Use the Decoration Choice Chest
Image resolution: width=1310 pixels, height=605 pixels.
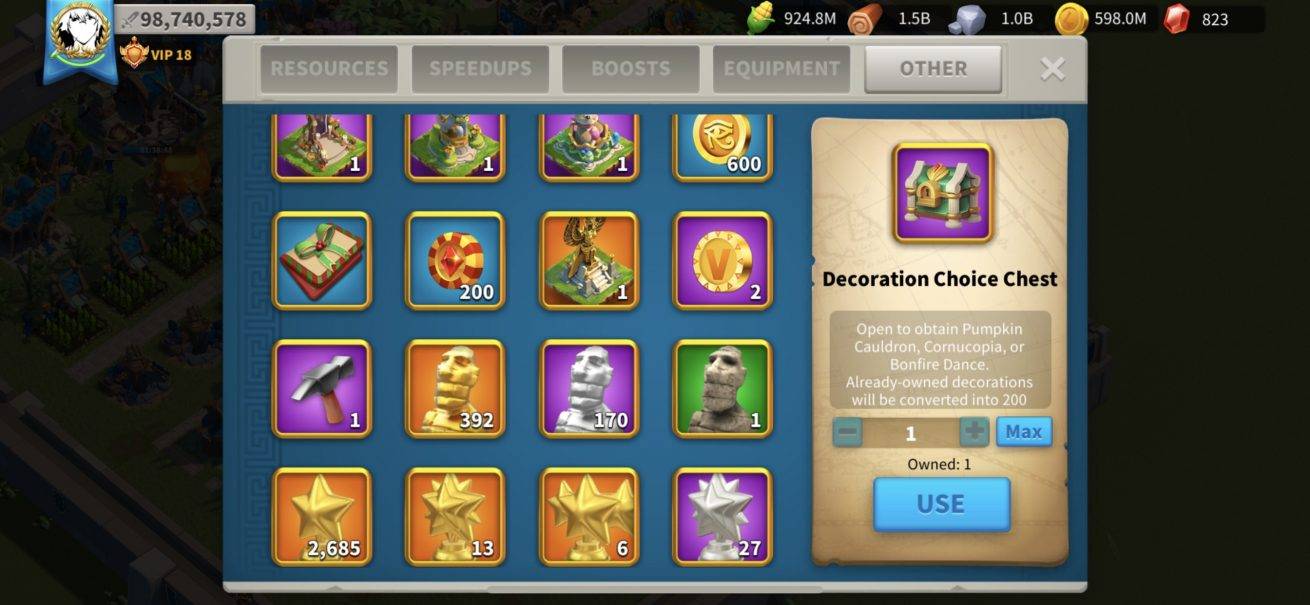(x=941, y=504)
